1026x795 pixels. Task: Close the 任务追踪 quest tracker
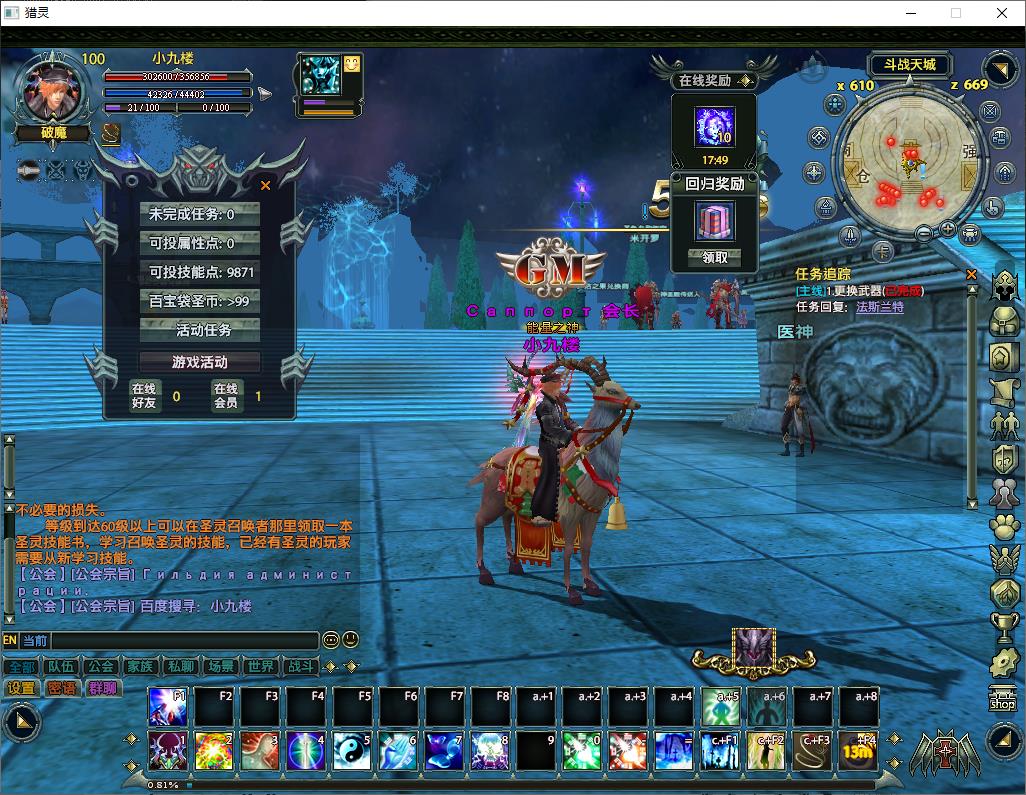971,273
